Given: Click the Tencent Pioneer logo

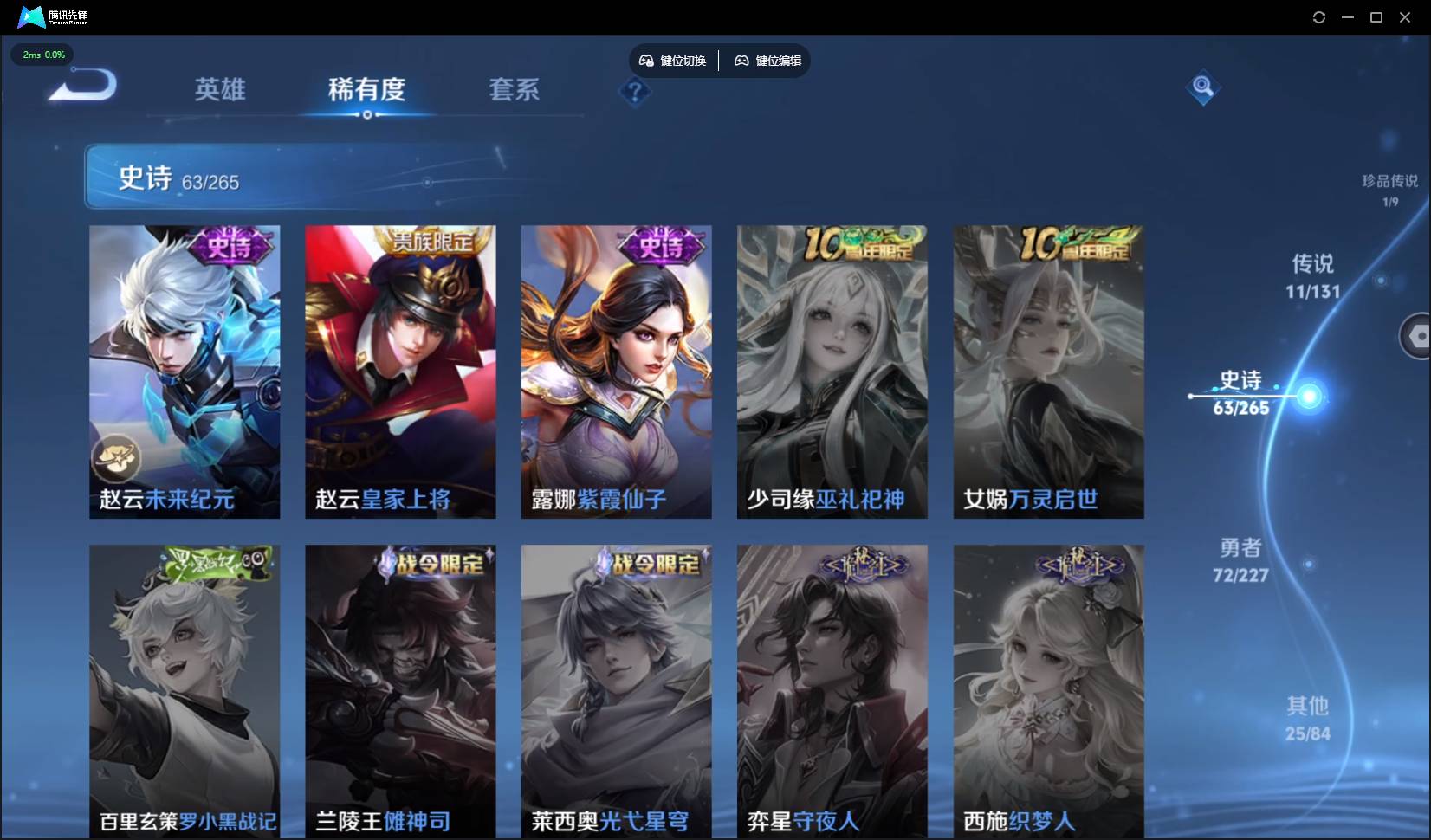Looking at the screenshot, I should click(x=31, y=16).
